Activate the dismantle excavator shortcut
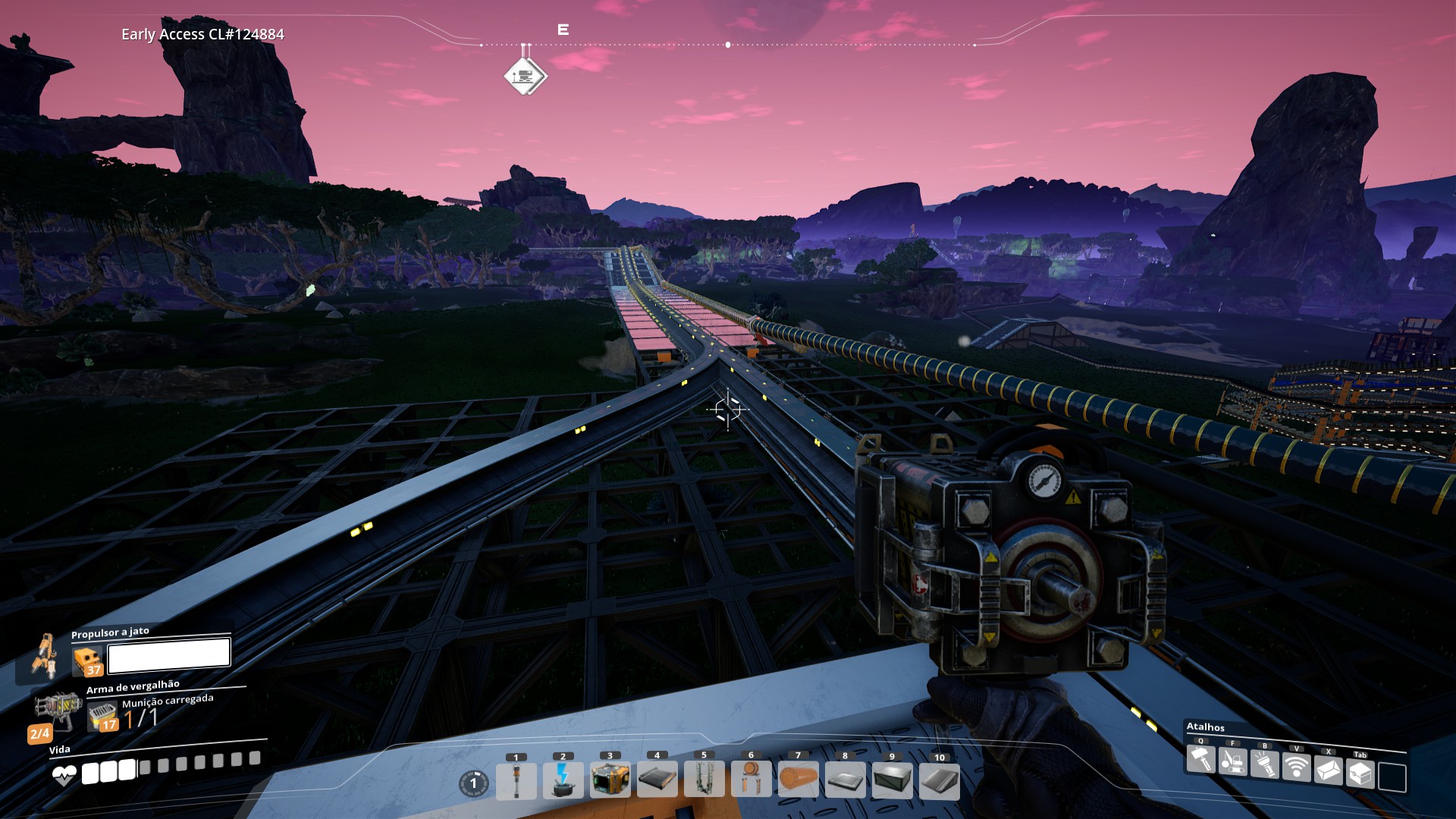 point(1233,761)
